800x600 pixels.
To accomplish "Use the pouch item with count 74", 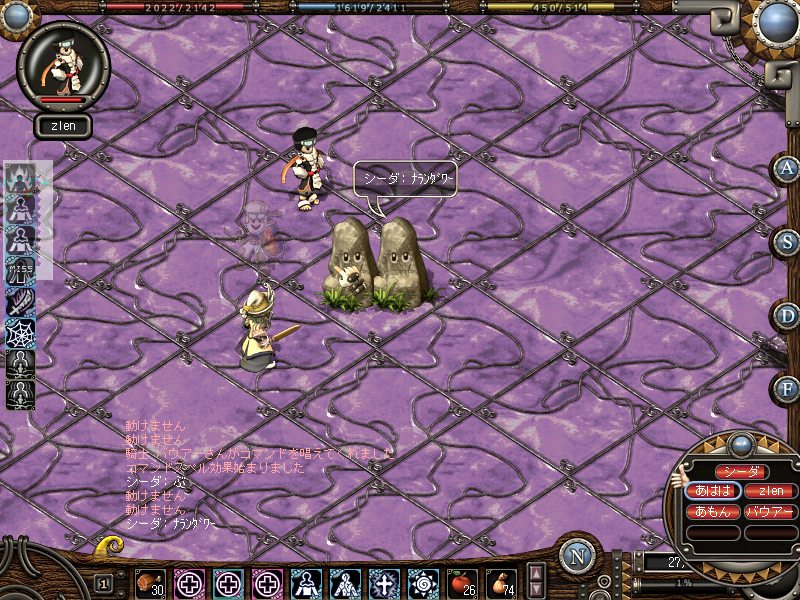I will click(501, 582).
